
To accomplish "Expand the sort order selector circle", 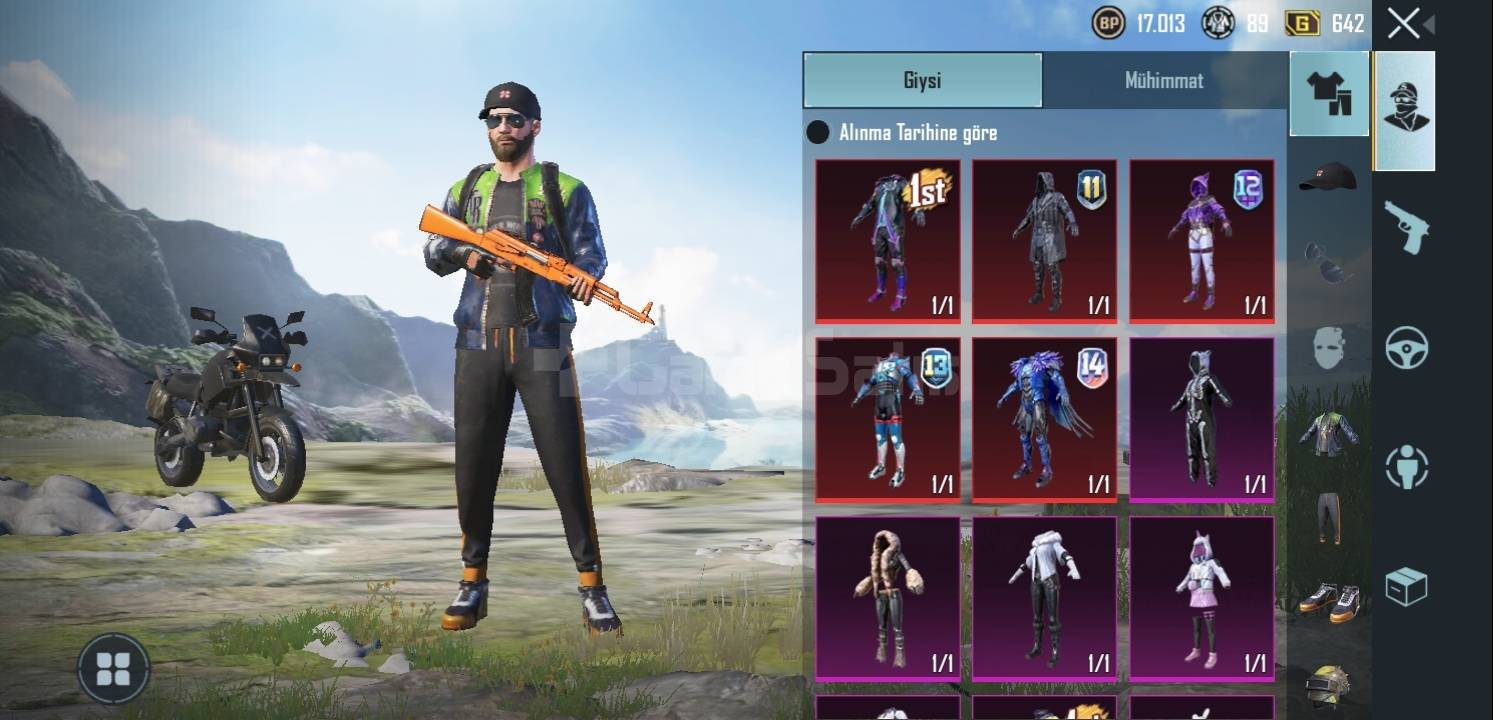I will 818,132.
